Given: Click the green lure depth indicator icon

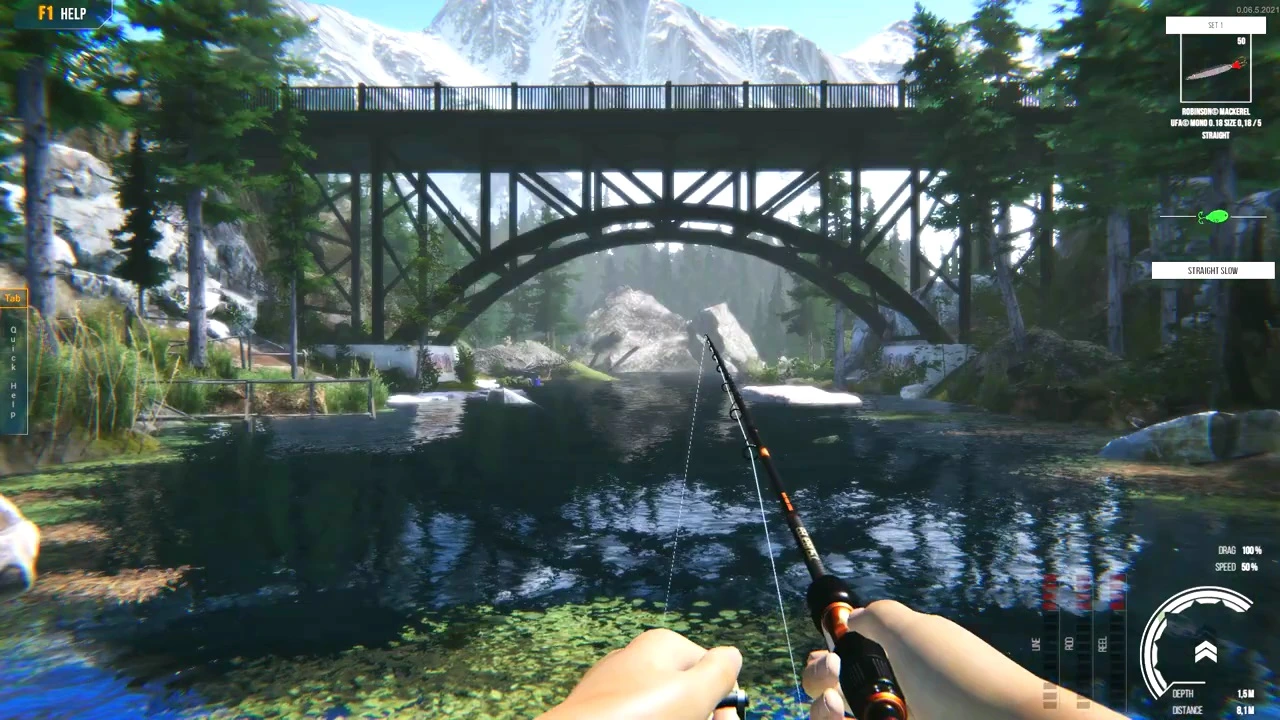Looking at the screenshot, I should click(1213, 216).
